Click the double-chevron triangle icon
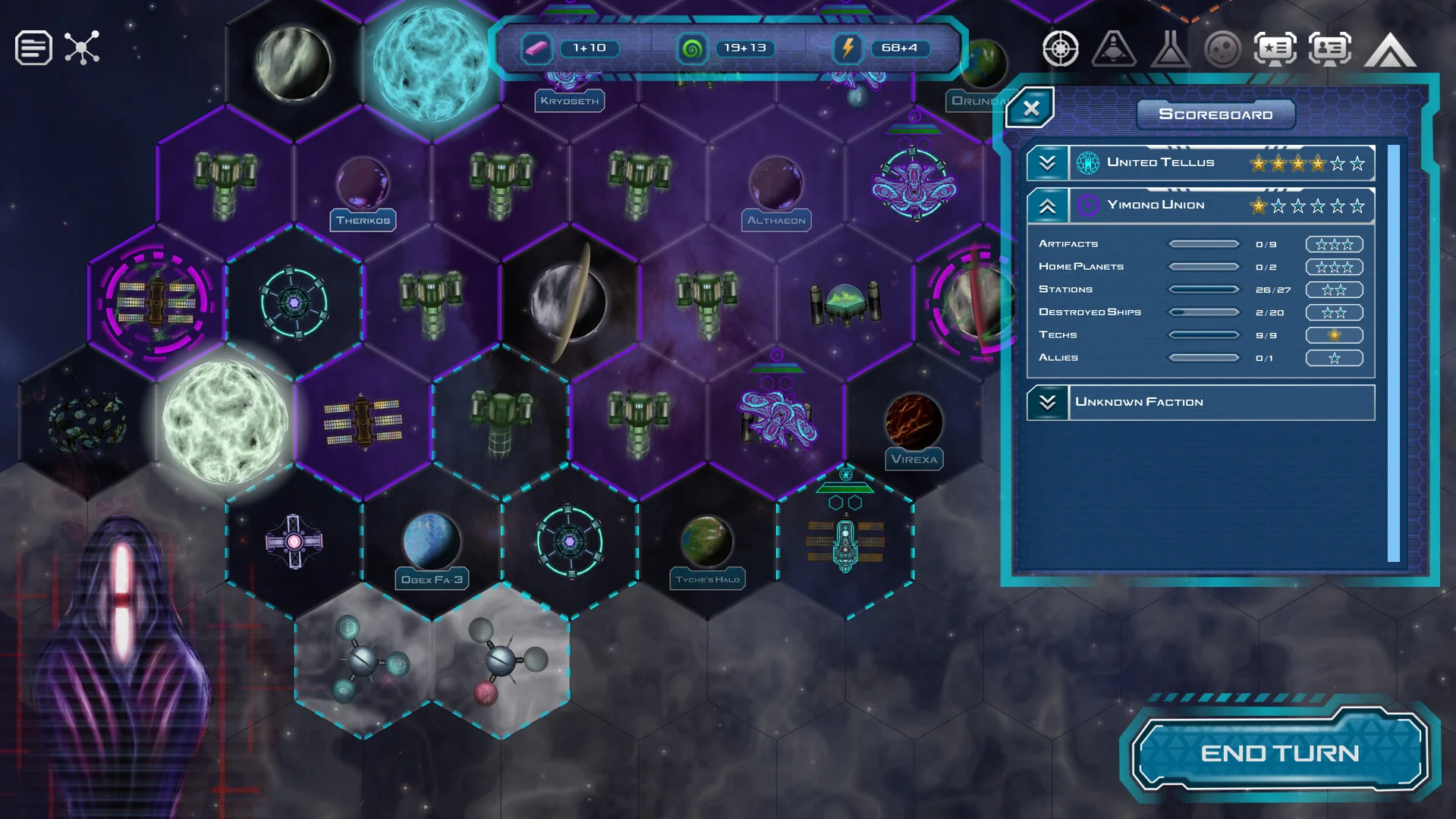Screen dimensions: 1456x819 [1390, 49]
